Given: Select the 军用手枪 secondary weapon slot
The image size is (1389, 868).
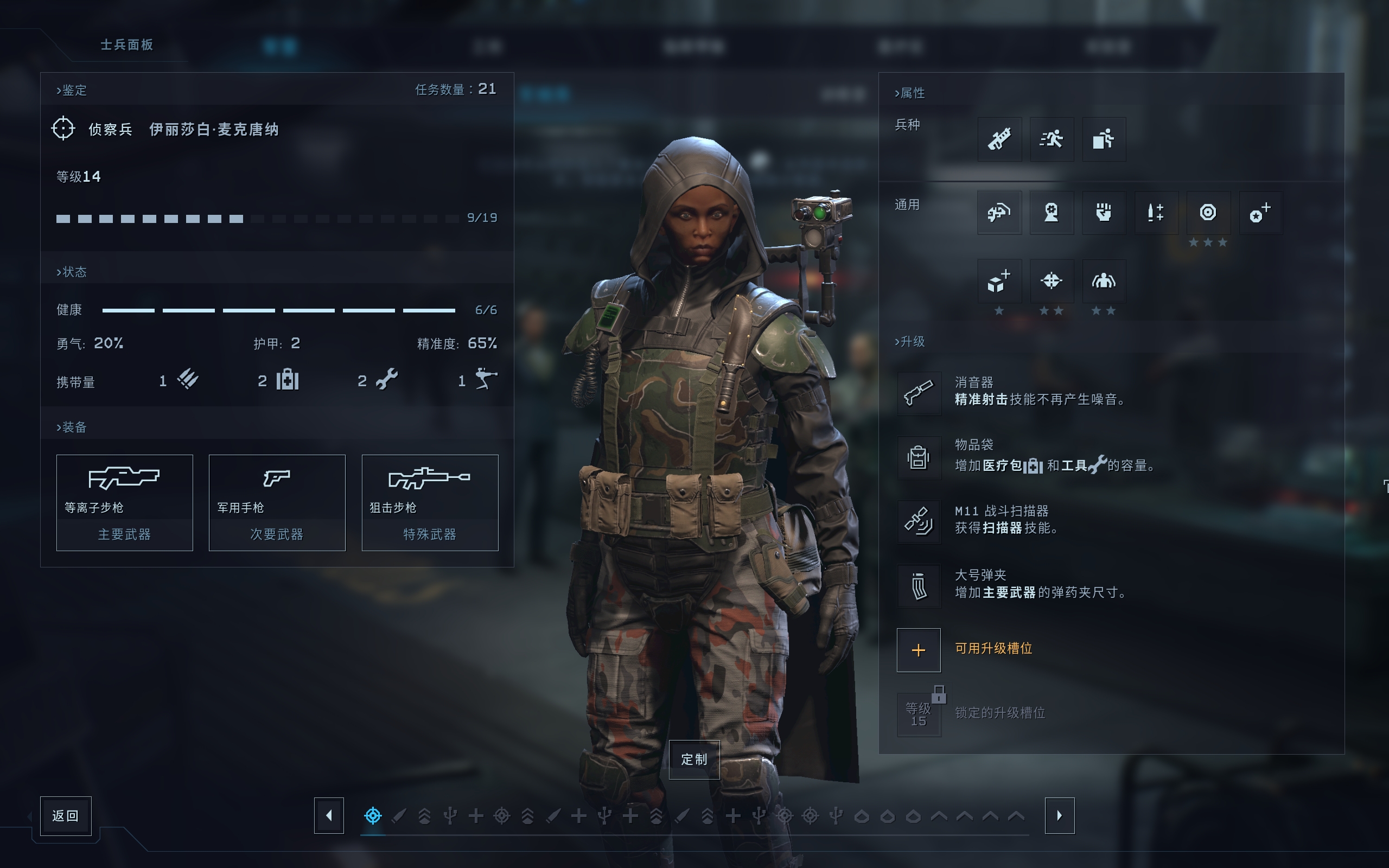Looking at the screenshot, I should [277, 502].
